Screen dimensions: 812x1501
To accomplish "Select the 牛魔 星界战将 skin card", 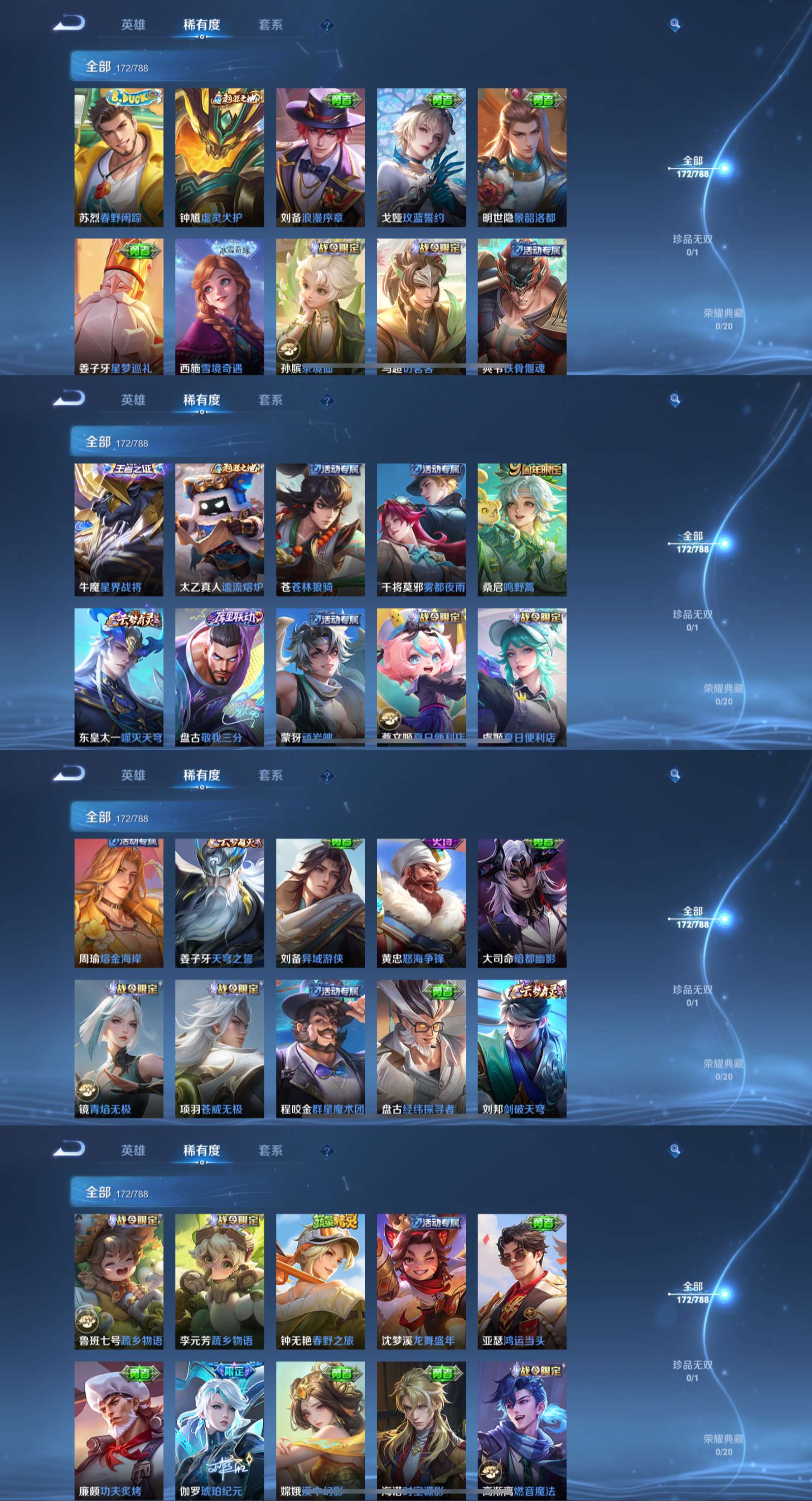I will coord(119,529).
